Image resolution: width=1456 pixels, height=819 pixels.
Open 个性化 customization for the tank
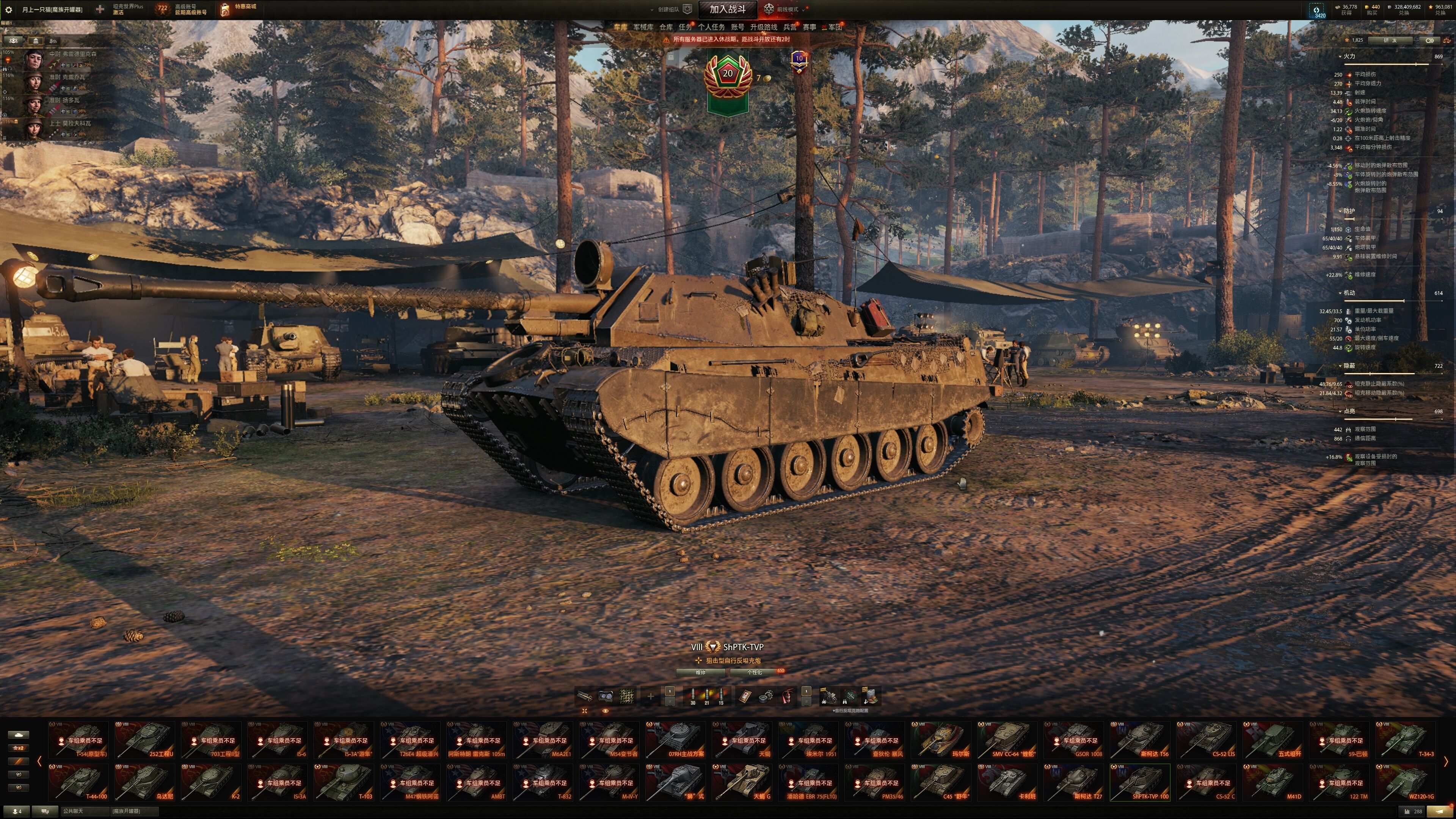click(755, 673)
